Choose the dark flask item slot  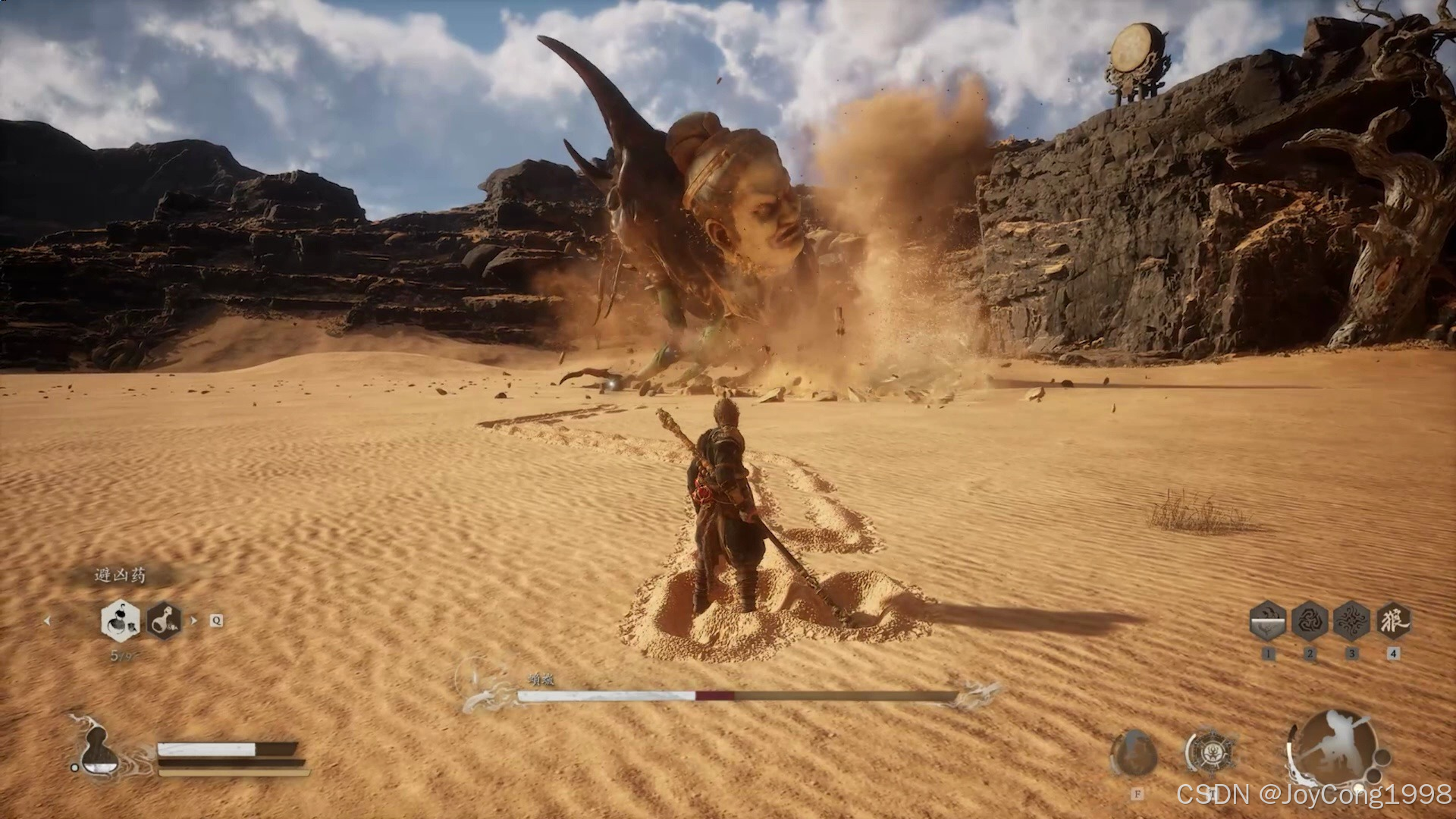click(163, 621)
